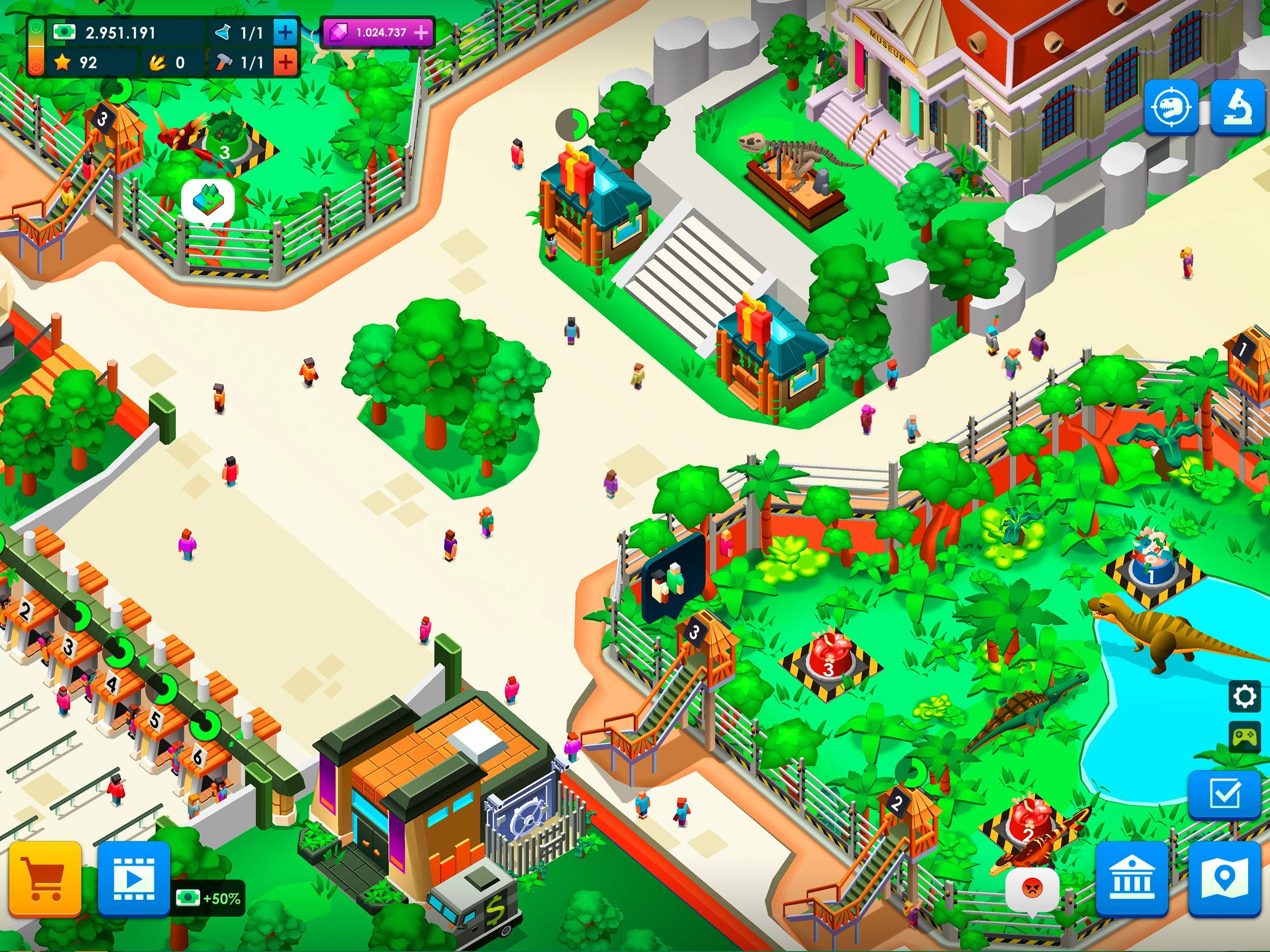Open the shop cart button
This screenshot has height=952, width=1270.
pos(44,878)
